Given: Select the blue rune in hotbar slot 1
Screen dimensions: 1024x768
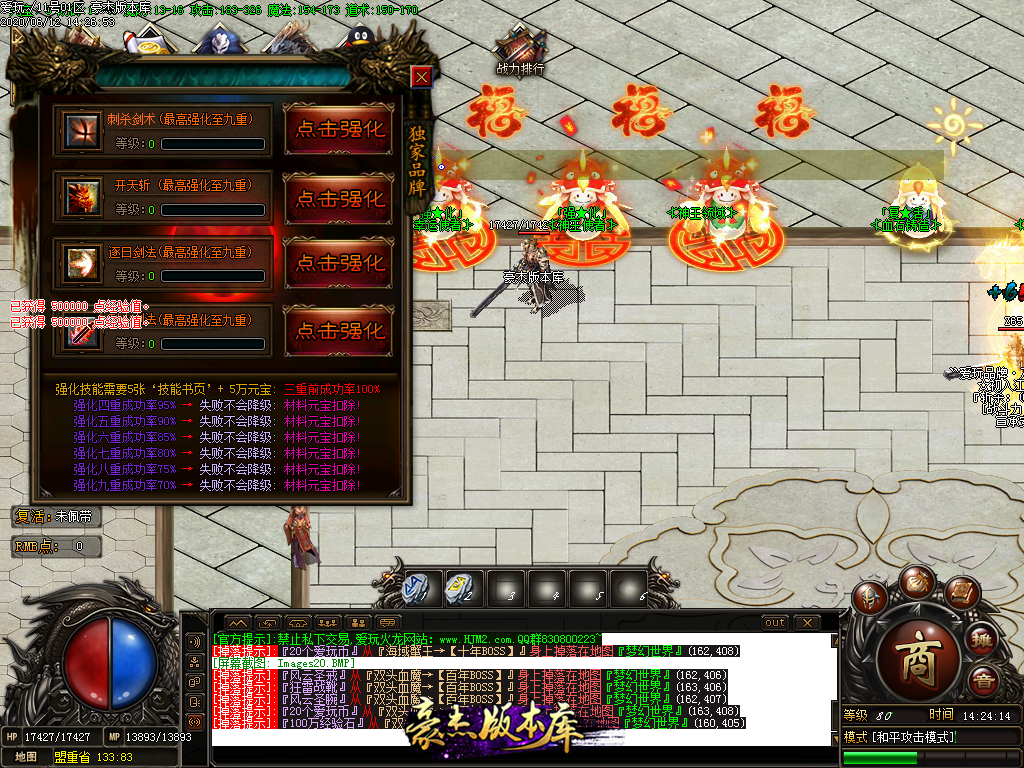Looking at the screenshot, I should click(x=417, y=588).
